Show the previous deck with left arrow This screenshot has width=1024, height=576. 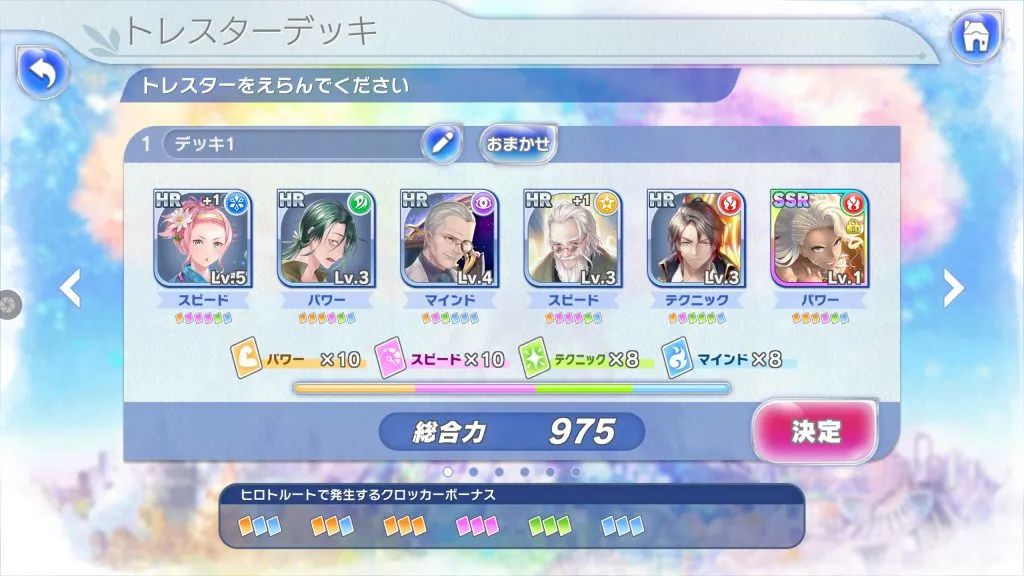70,289
